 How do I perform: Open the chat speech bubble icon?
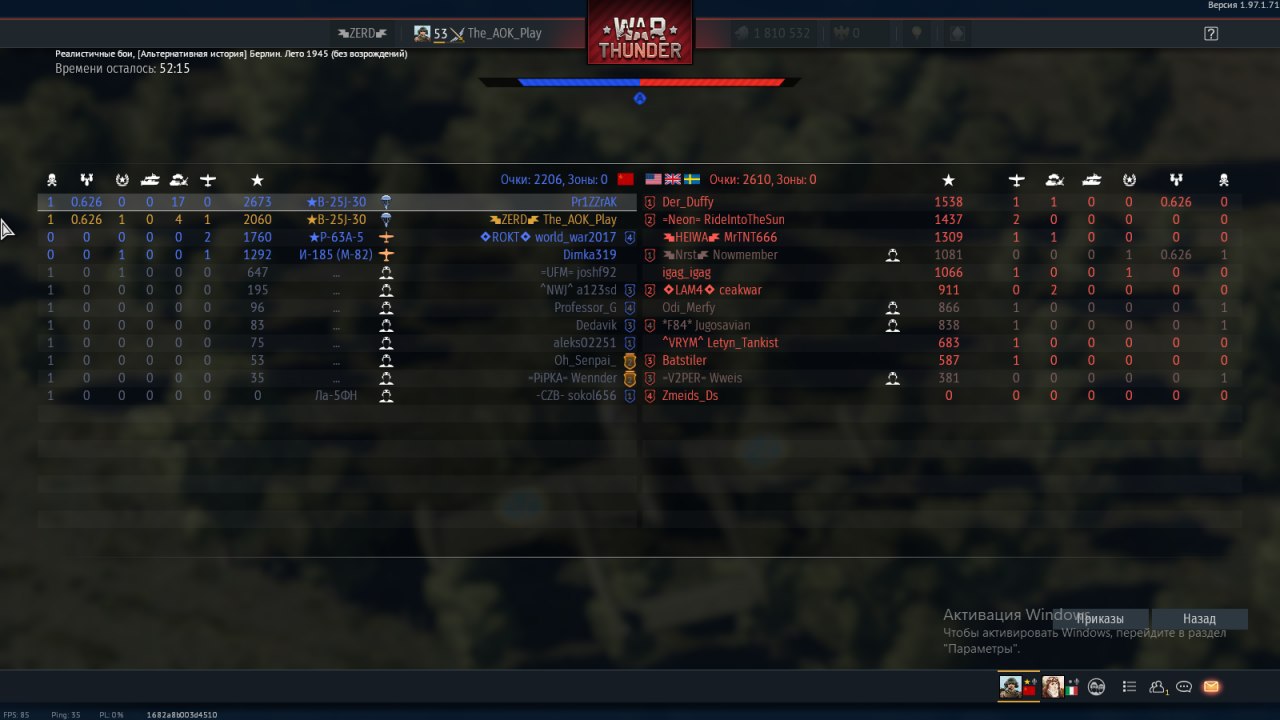point(1184,687)
